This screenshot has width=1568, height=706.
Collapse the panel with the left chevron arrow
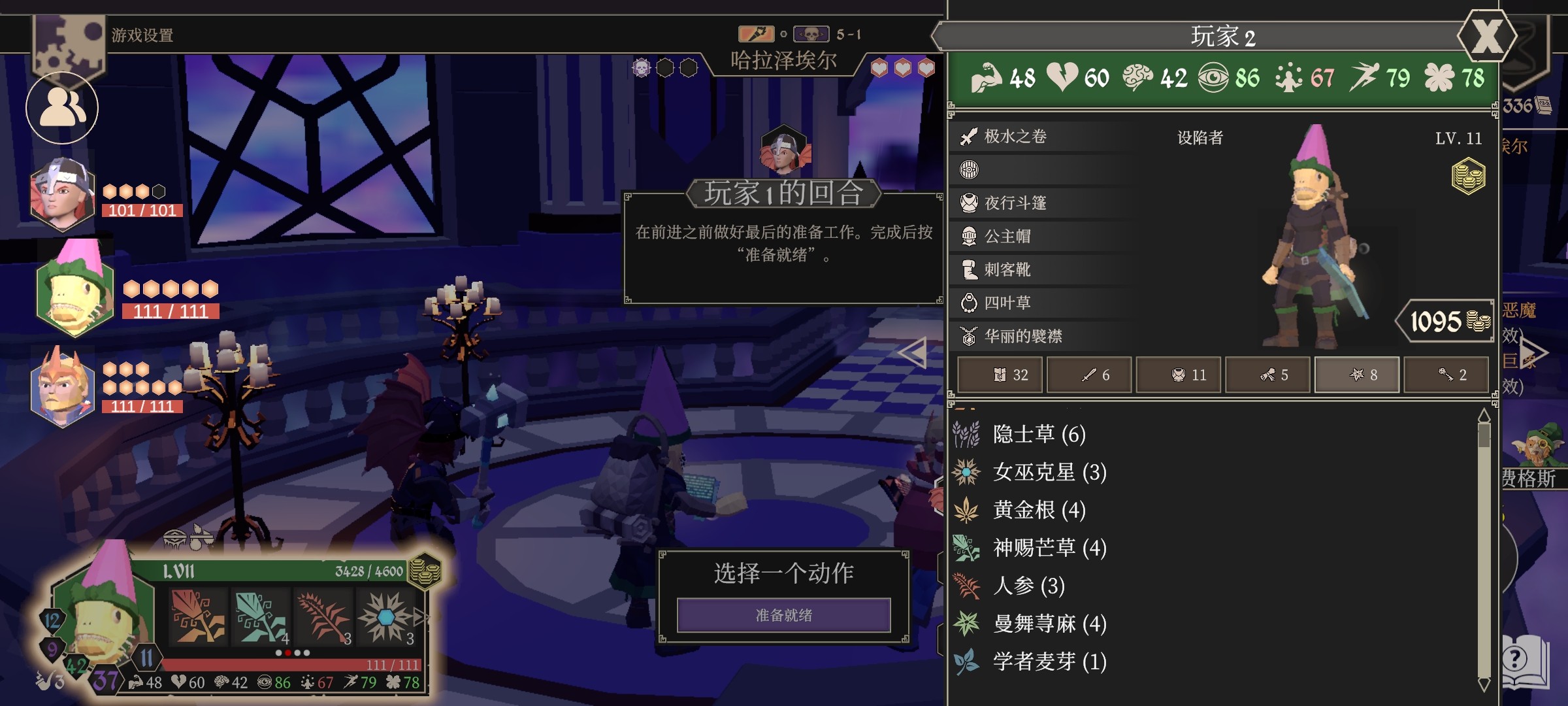coord(912,353)
